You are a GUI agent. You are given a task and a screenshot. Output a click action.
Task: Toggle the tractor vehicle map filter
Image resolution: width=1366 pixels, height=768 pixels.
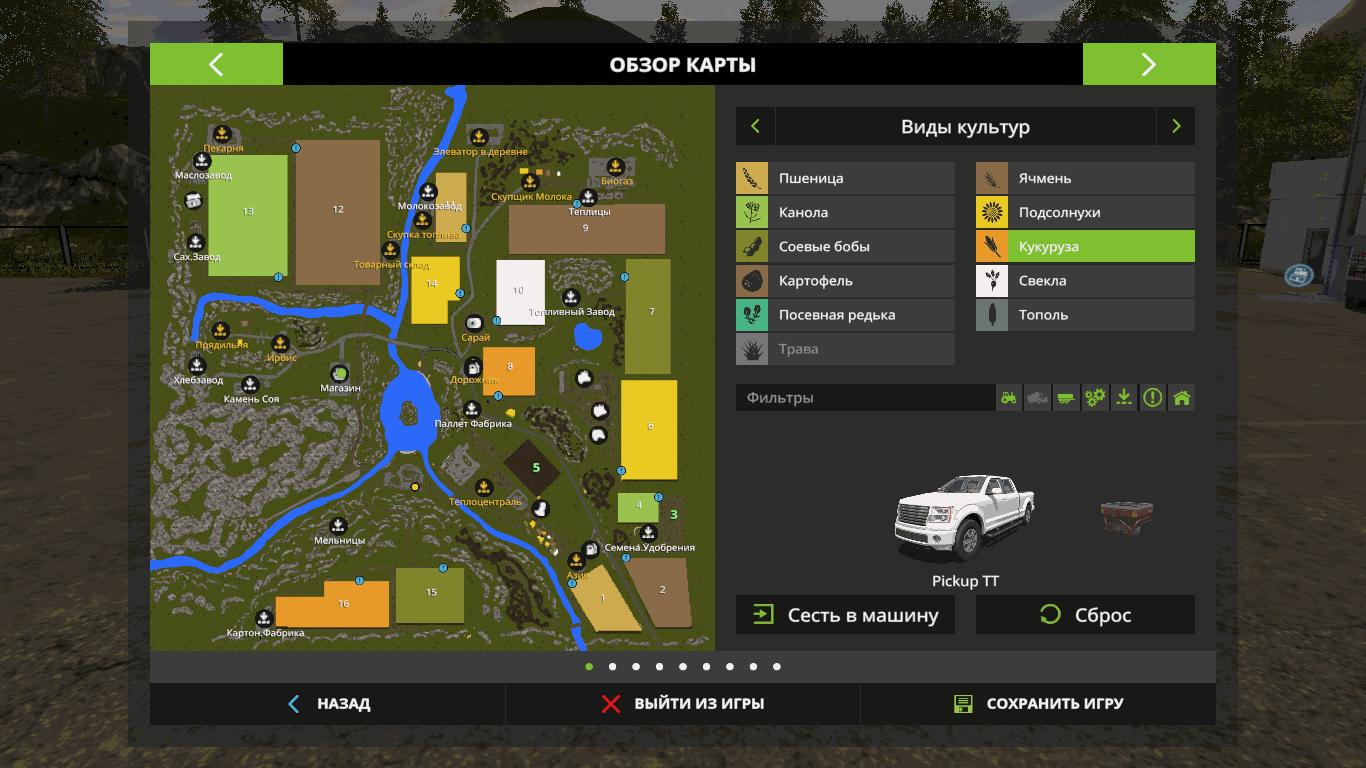(x=1009, y=398)
